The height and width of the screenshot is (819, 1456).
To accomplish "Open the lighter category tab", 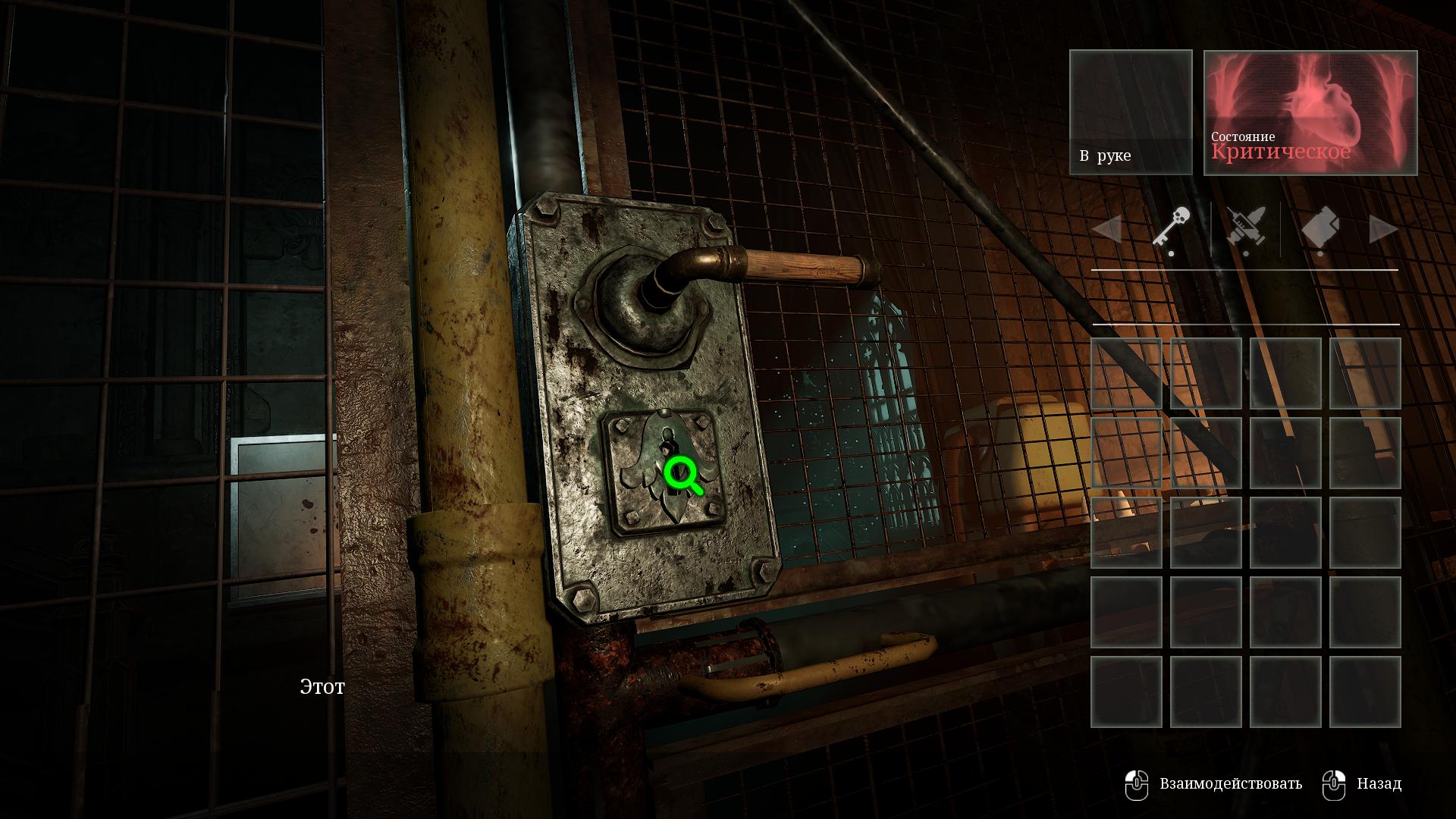I will click(1320, 227).
